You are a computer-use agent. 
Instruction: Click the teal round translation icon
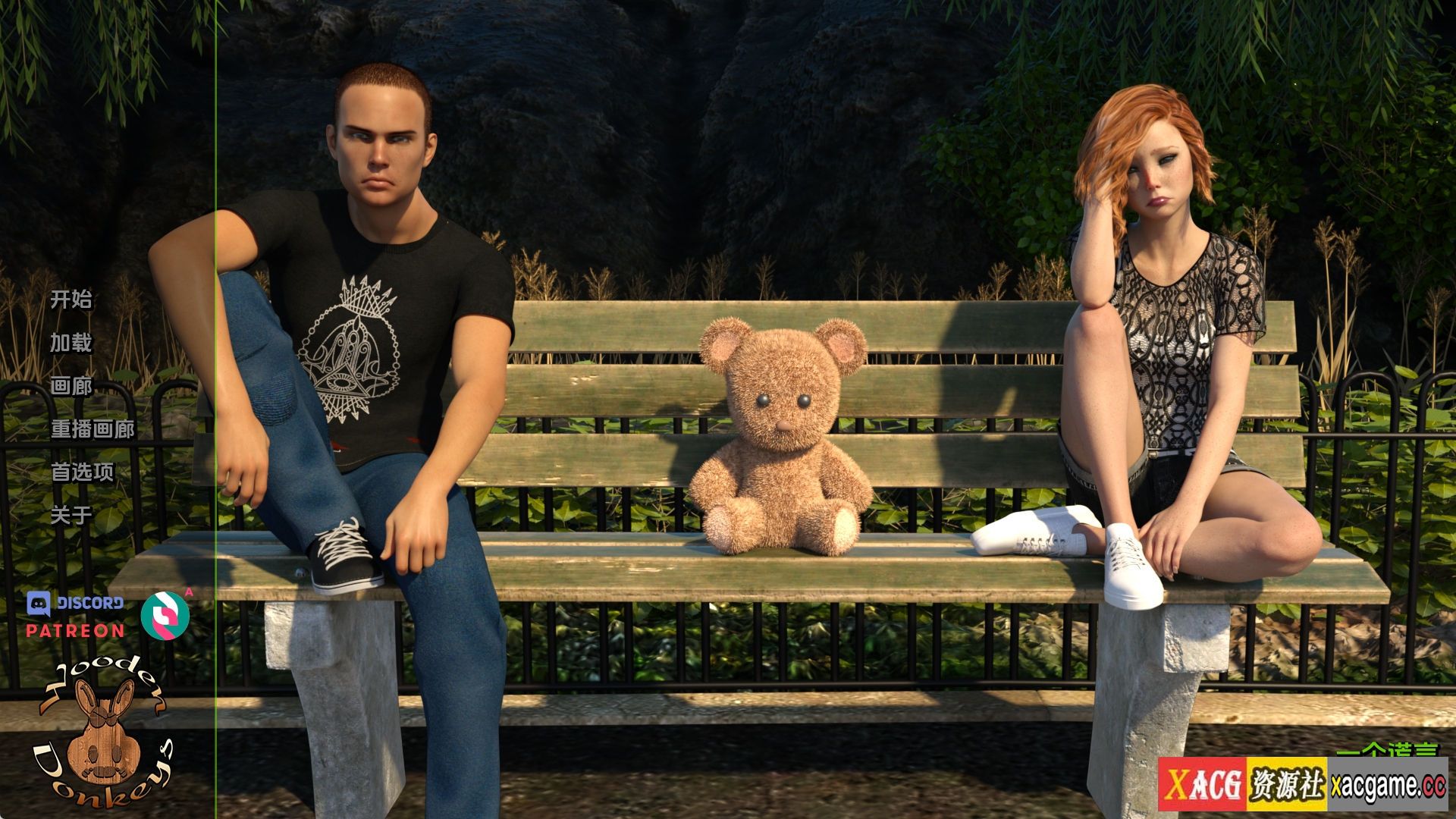pos(165,615)
